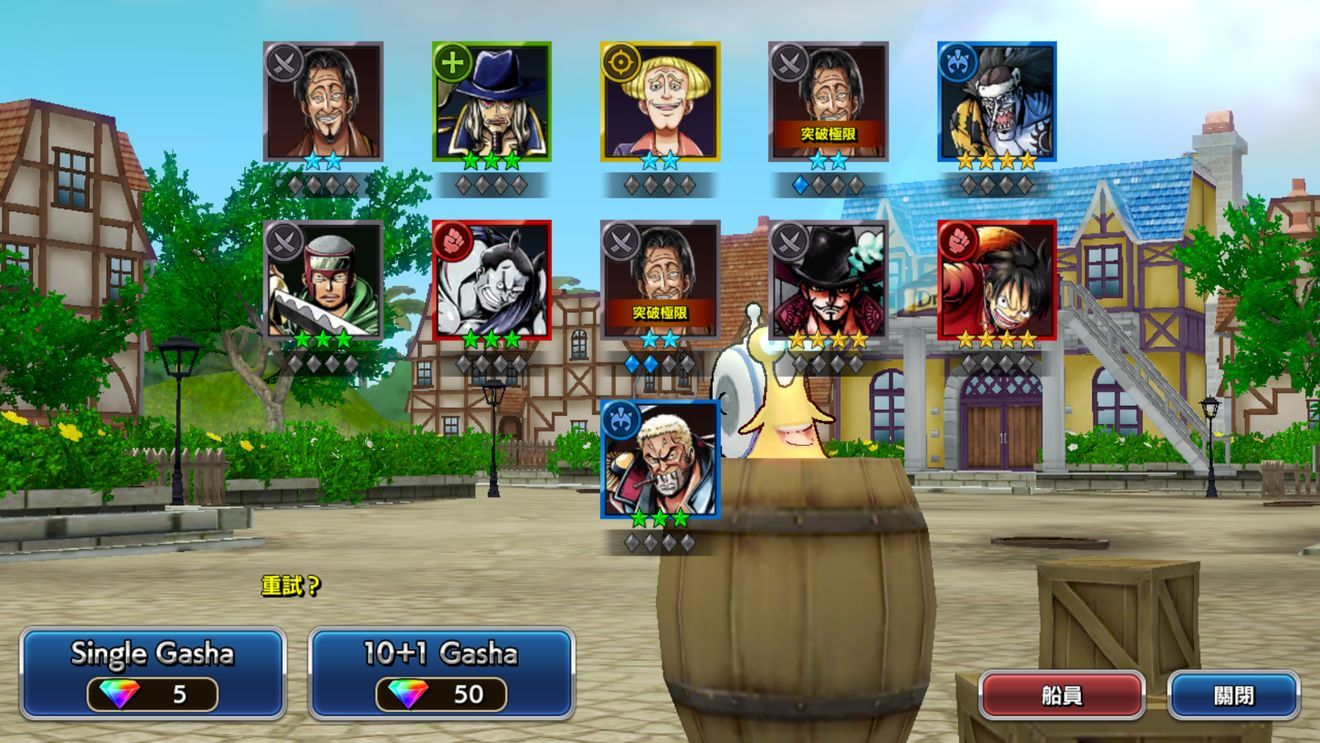Click the fist icon on the red-framed hippo character
The width and height of the screenshot is (1320, 743).
point(452,240)
